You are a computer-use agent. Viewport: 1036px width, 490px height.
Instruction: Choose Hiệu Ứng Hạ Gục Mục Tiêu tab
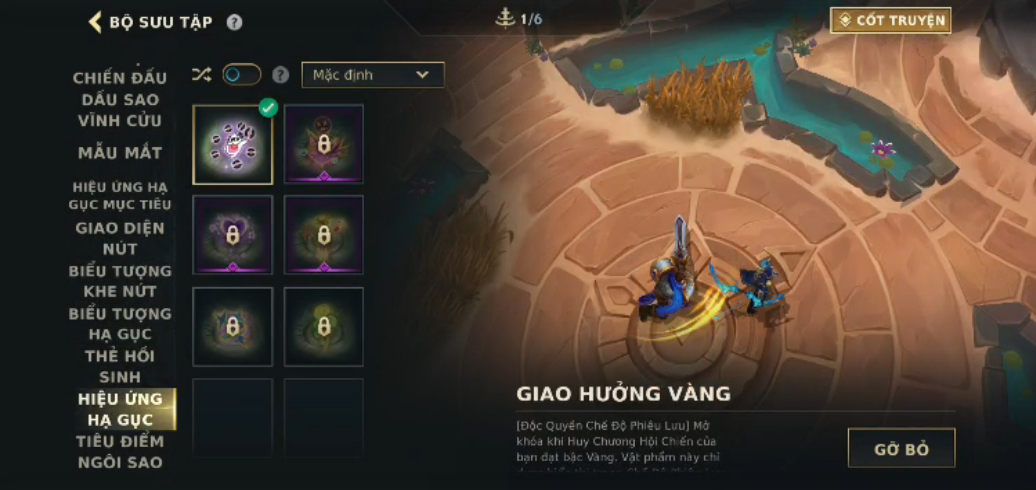click(120, 195)
